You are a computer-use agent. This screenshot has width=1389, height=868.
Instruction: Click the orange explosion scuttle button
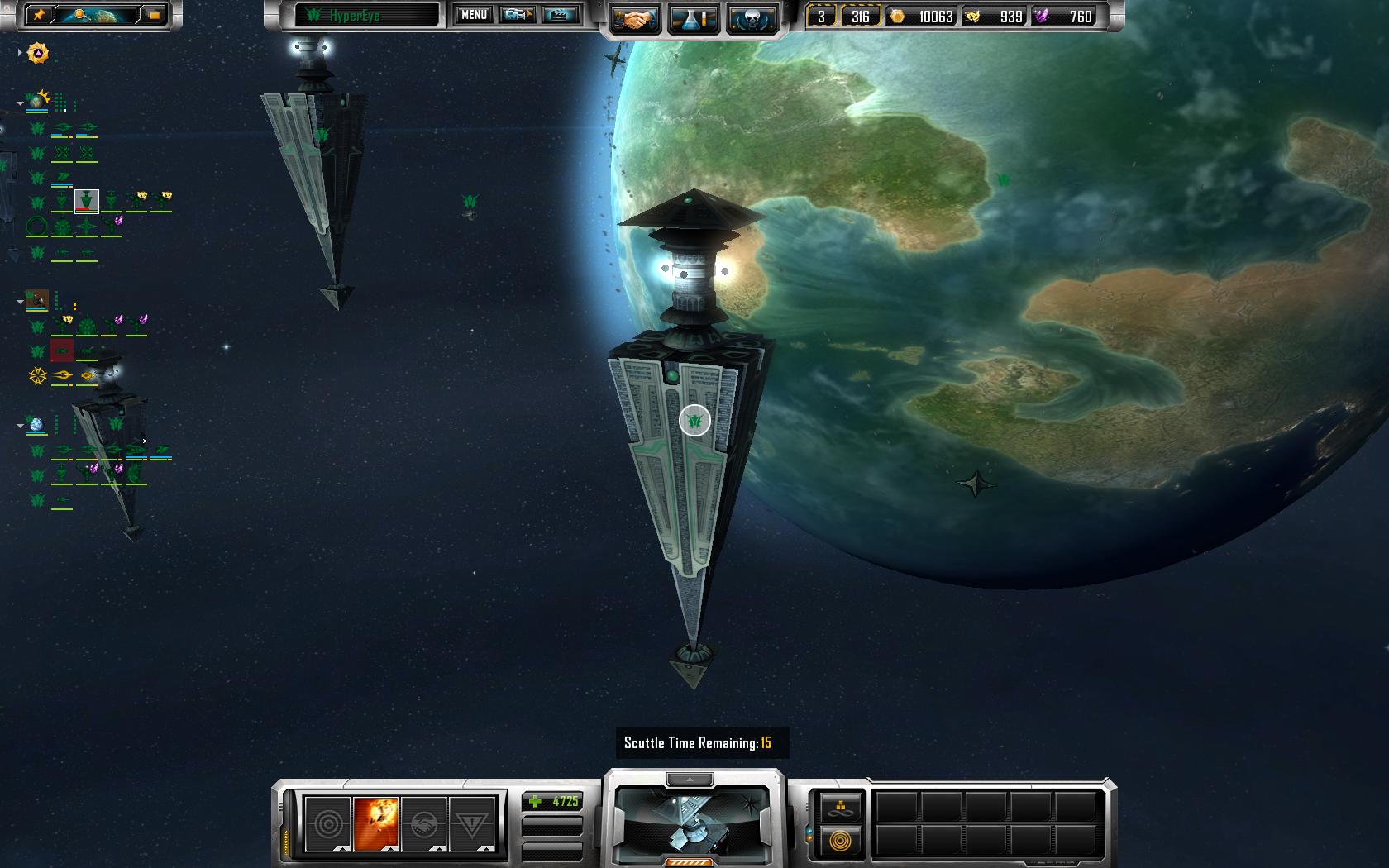tap(375, 823)
